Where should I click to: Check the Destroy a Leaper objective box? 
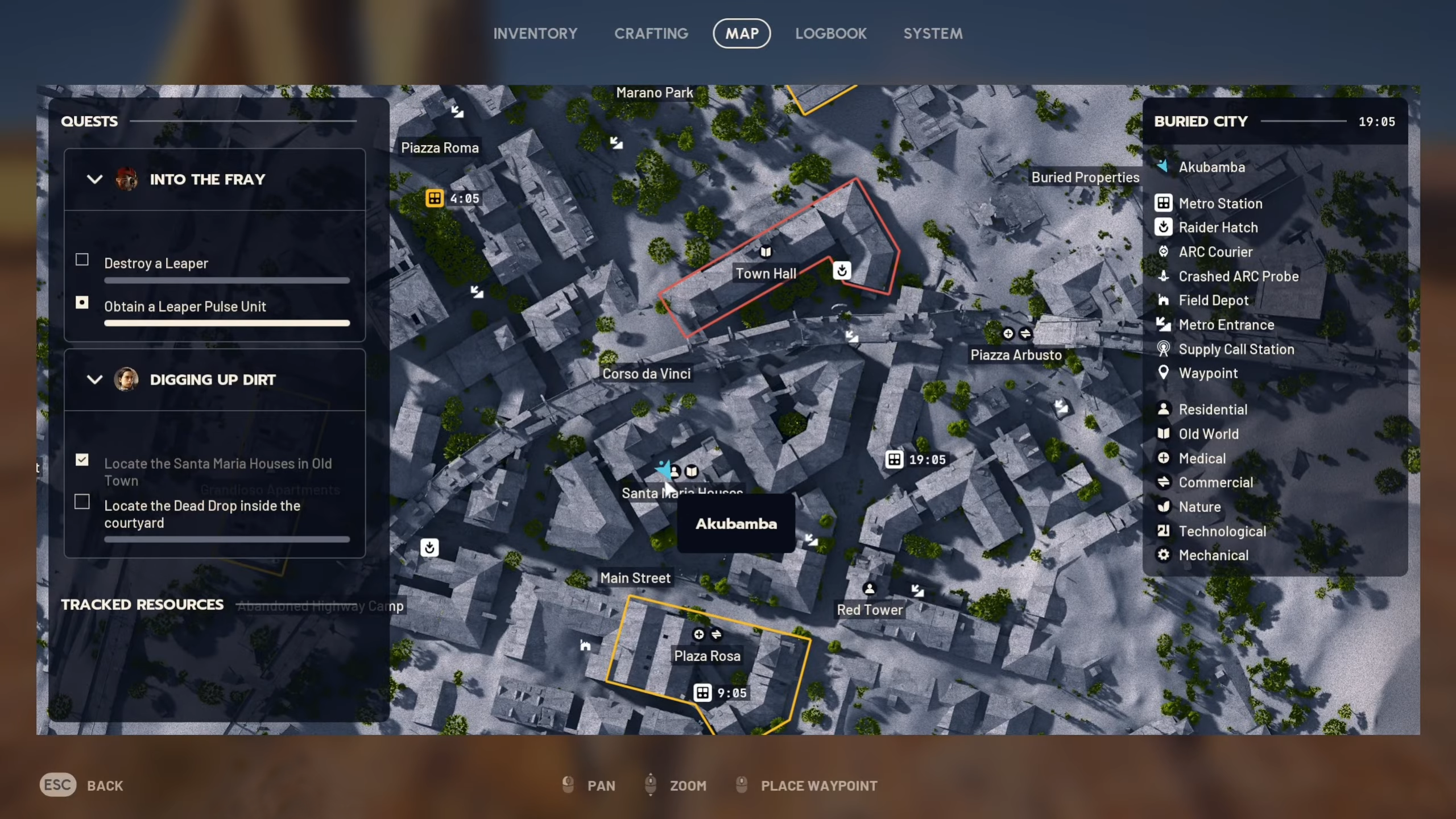click(x=82, y=259)
